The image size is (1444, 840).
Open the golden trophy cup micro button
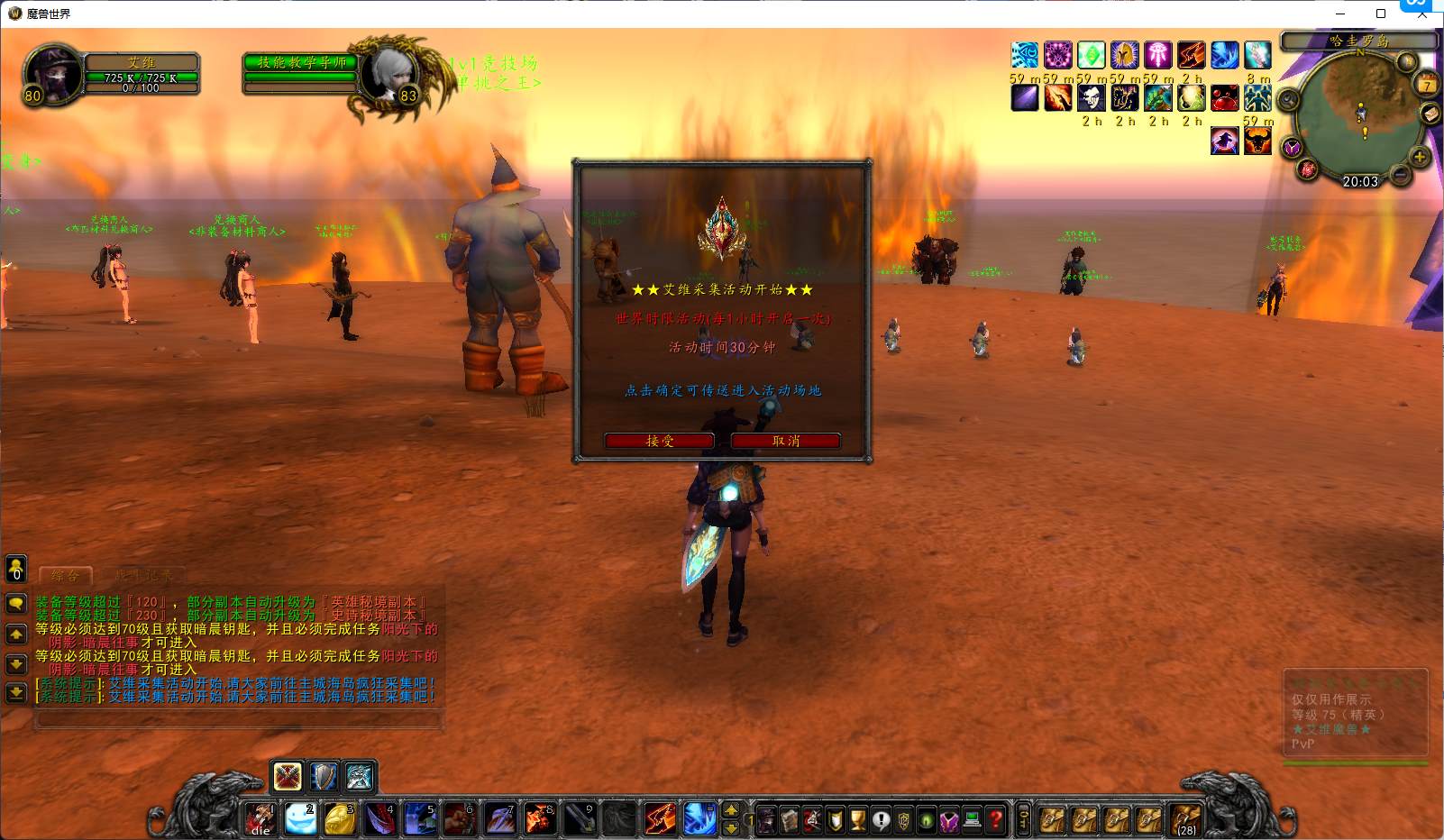click(858, 820)
